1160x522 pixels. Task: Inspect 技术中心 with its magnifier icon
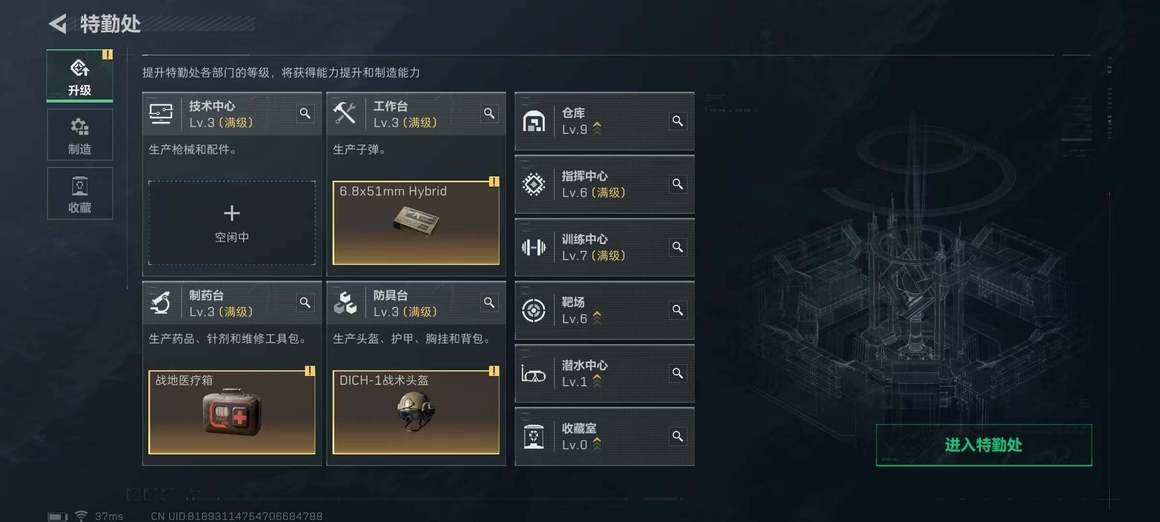(305, 114)
